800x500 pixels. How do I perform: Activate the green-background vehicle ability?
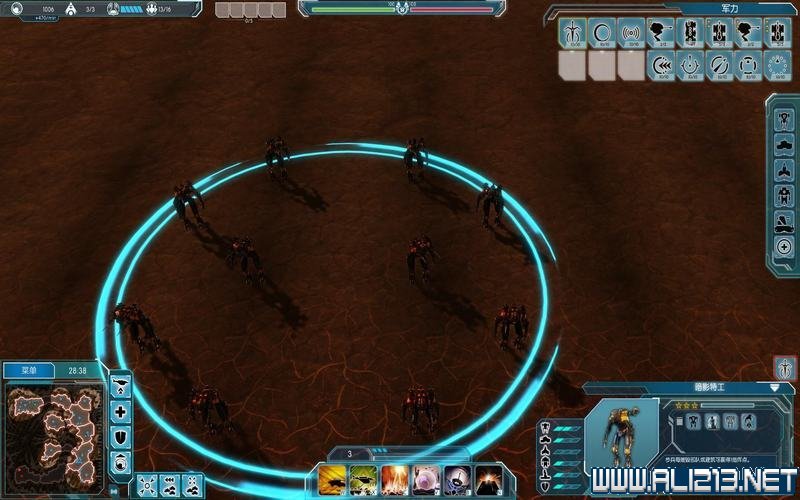pyautogui.click(x=363, y=479)
